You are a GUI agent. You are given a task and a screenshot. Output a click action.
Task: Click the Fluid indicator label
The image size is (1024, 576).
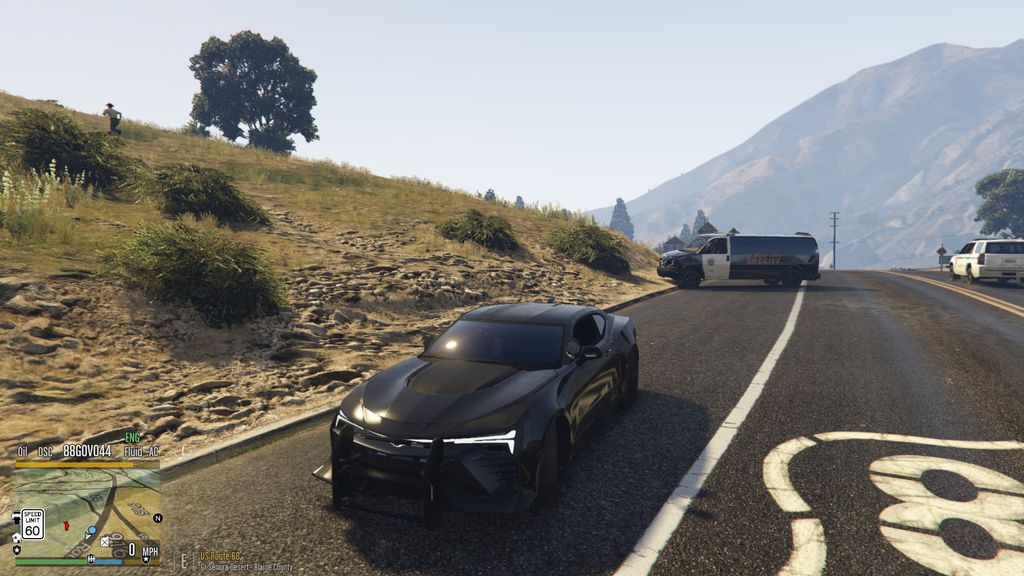tap(133, 452)
